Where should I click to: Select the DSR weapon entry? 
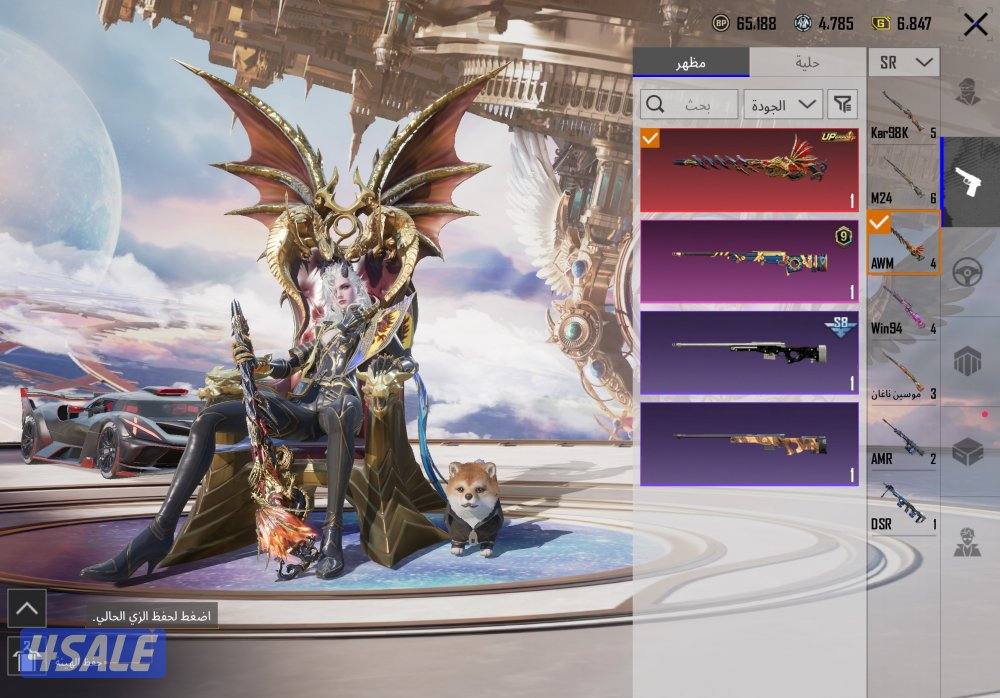[903, 506]
